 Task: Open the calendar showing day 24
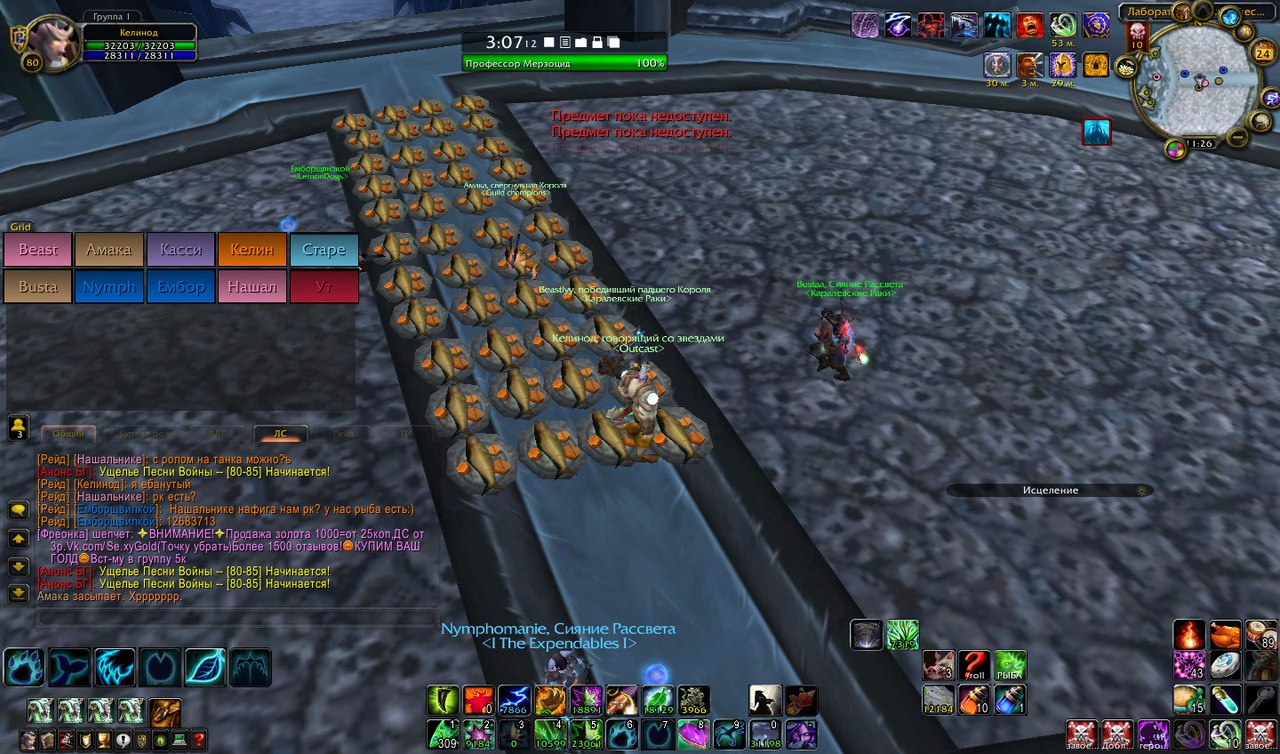pos(1263,53)
